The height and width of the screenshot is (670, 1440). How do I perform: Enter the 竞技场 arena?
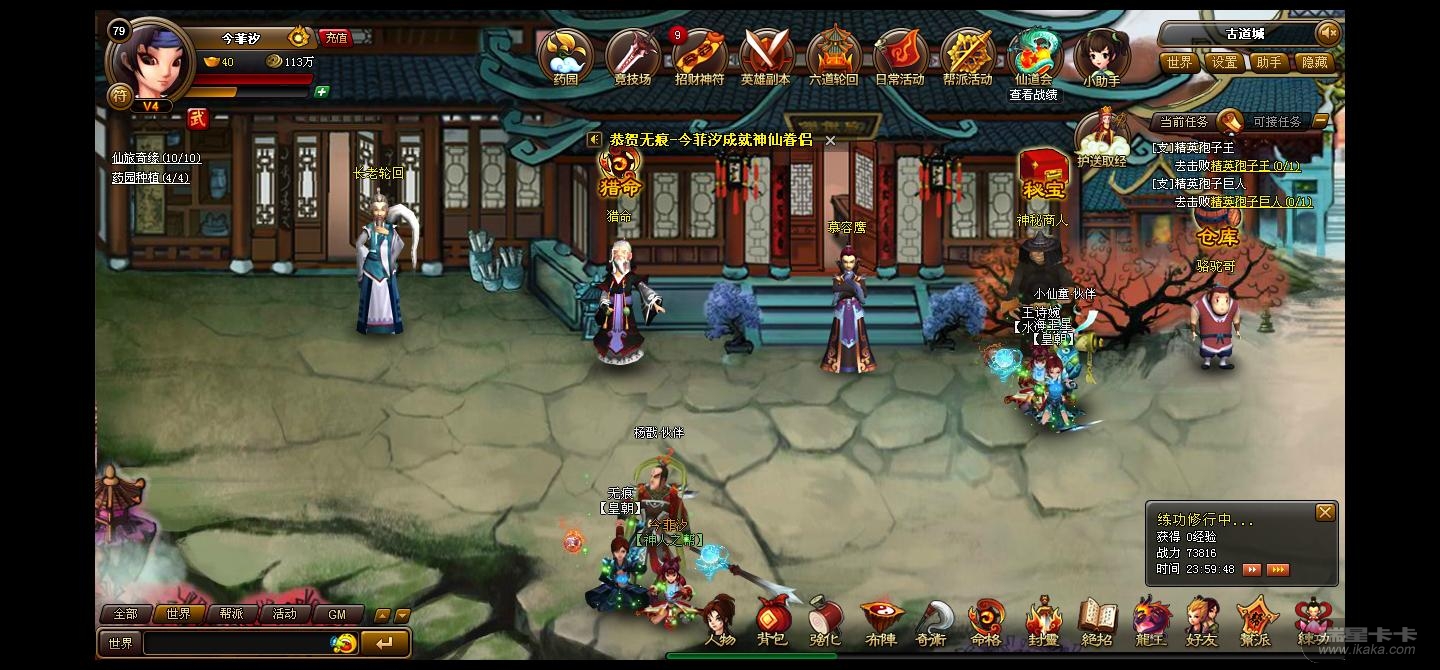pos(632,56)
